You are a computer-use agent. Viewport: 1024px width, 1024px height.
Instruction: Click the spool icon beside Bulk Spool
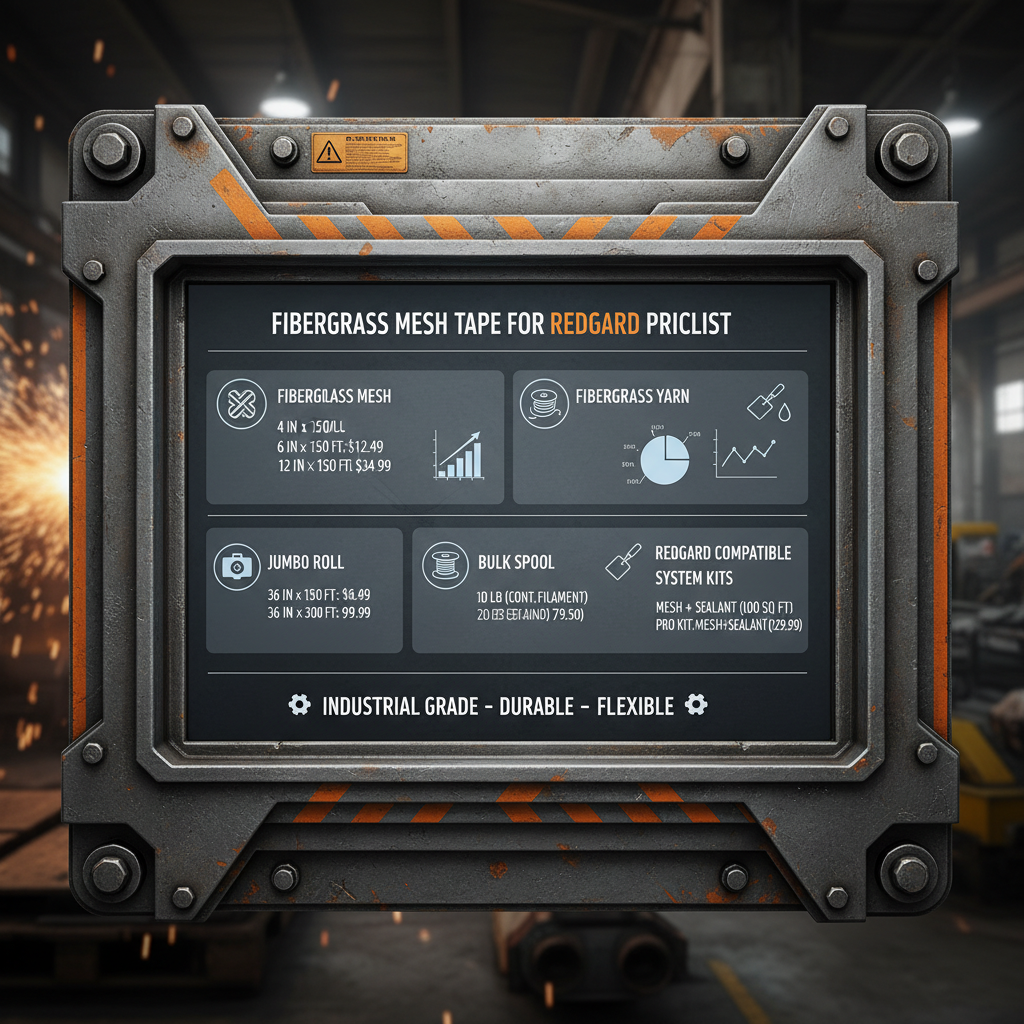pyautogui.click(x=445, y=566)
